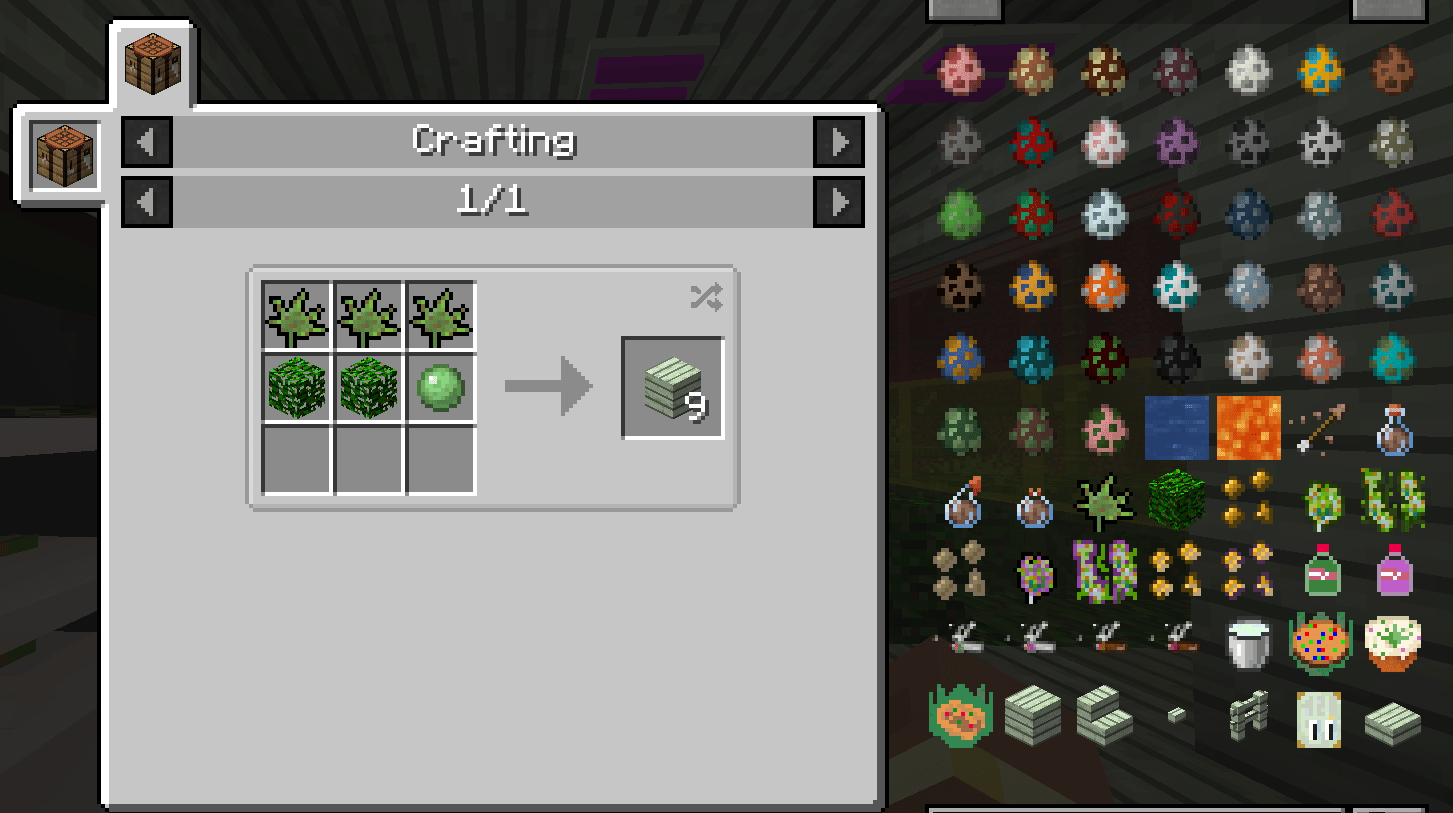Screen dimensions: 1453x813
Task: Click a leaves block ingredient in the crafting grid
Action: click(x=296, y=388)
